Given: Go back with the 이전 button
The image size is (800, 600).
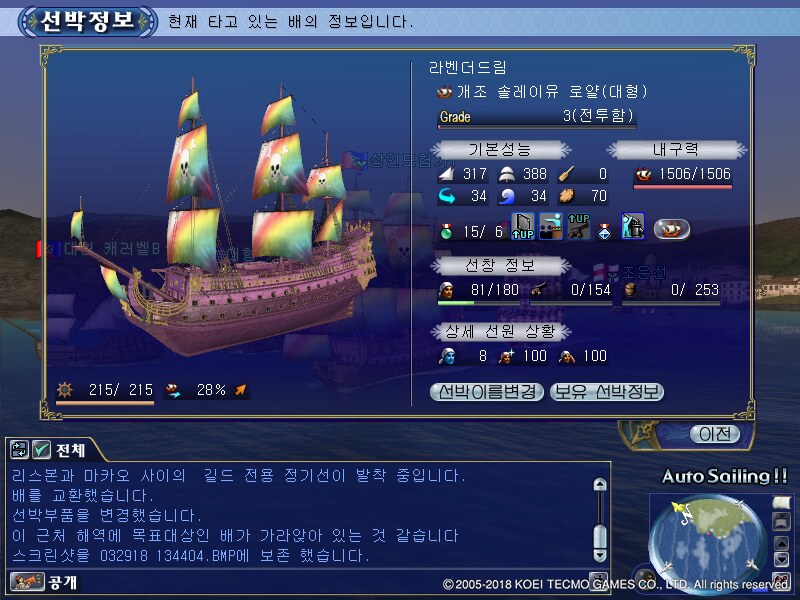Looking at the screenshot, I should click(x=714, y=434).
